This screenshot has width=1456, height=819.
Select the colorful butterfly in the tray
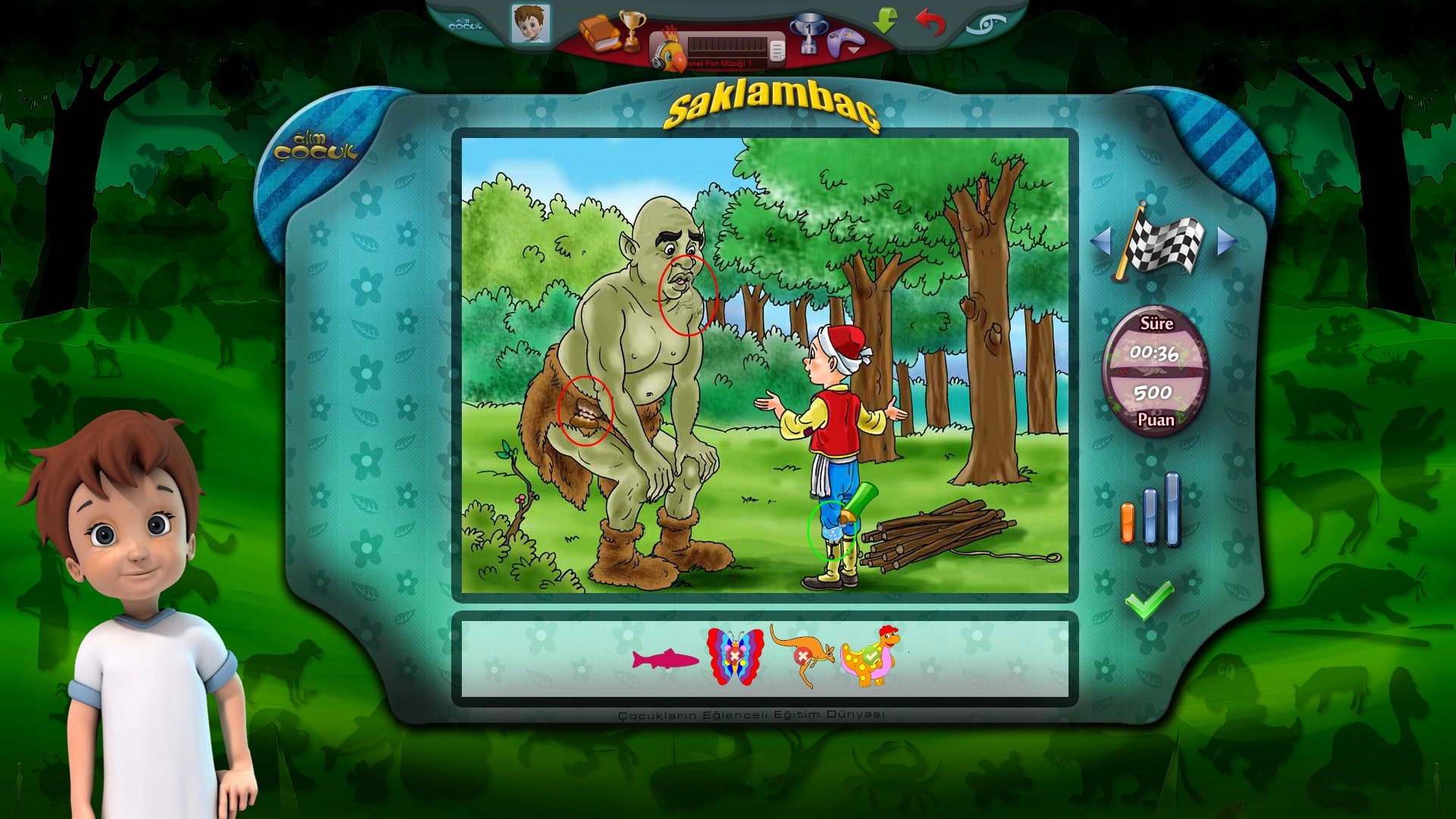click(x=735, y=656)
